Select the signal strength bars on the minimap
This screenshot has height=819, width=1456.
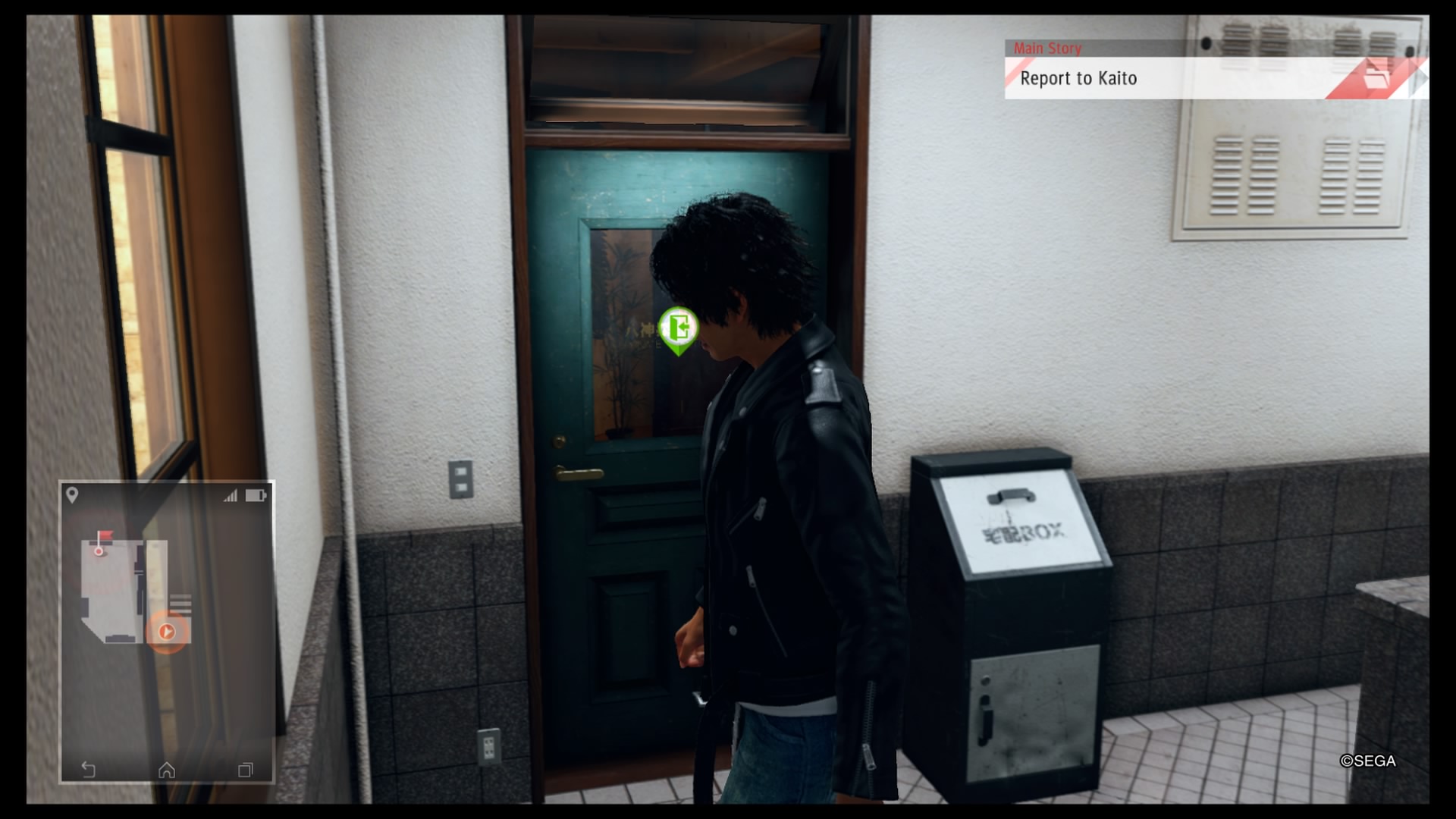[x=231, y=495]
